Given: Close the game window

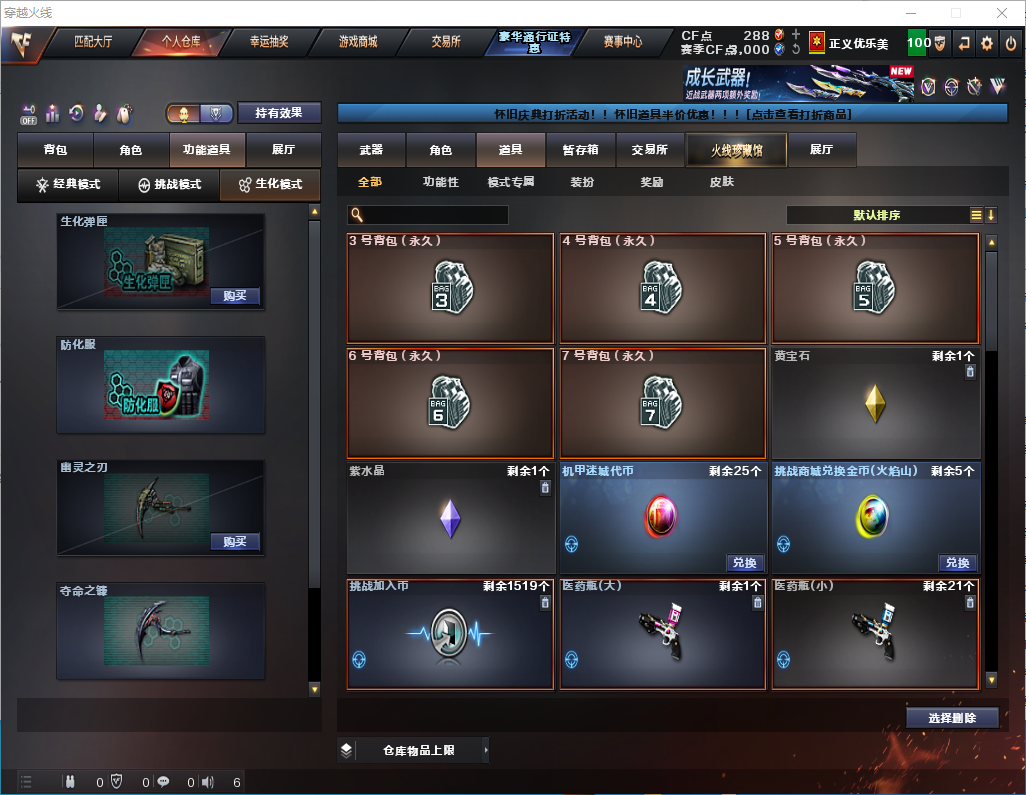Looking at the screenshot, I should 1002,13.
